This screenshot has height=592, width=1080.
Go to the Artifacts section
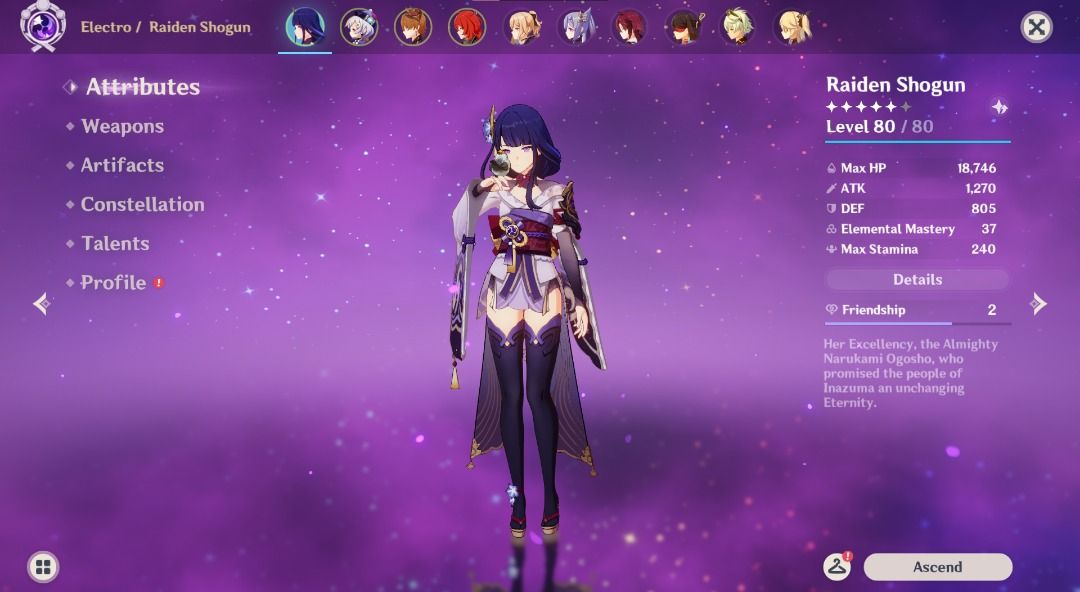pyautogui.click(x=122, y=165)
